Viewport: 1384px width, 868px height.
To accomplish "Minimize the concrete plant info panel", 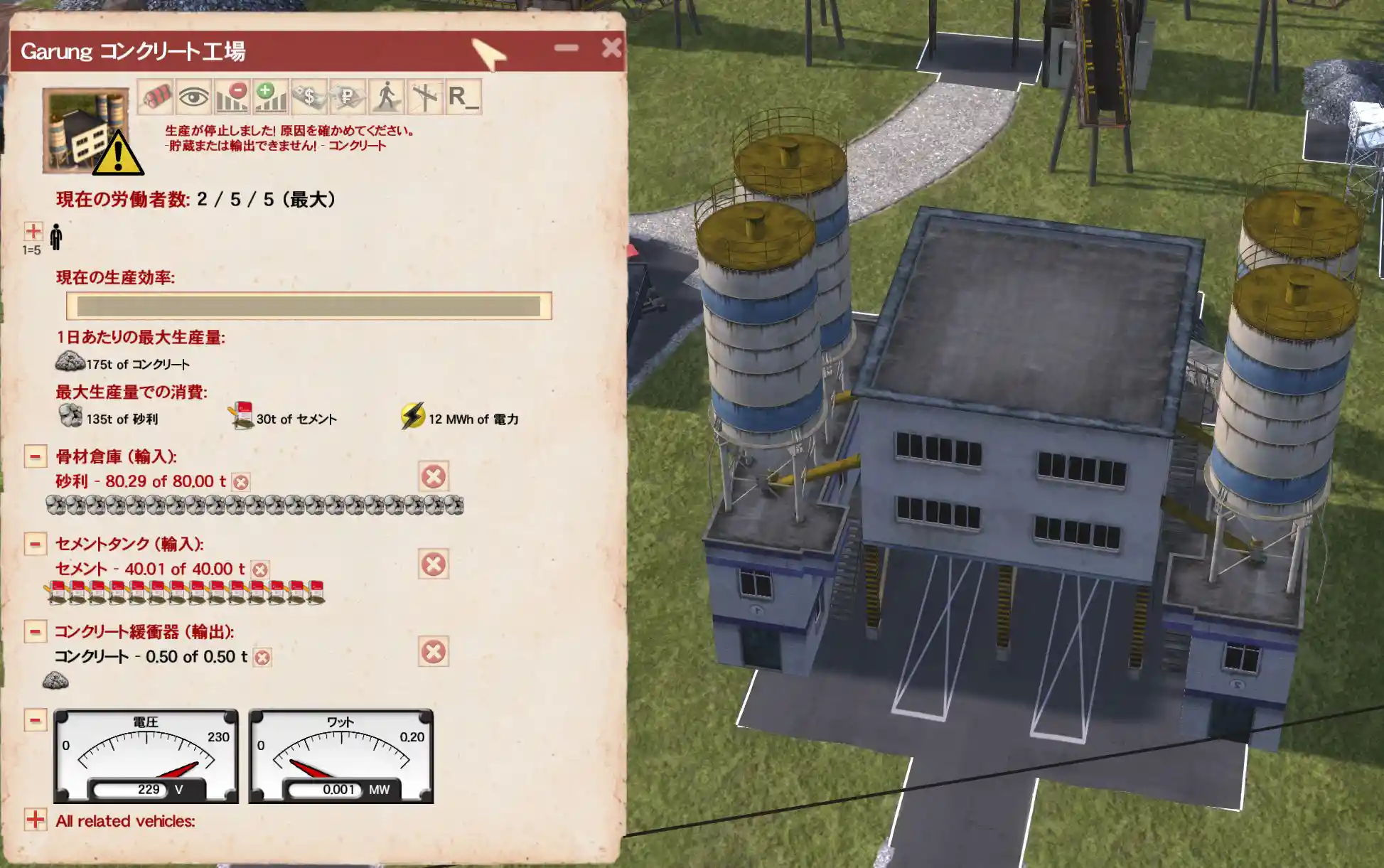I will pos(567,48).
